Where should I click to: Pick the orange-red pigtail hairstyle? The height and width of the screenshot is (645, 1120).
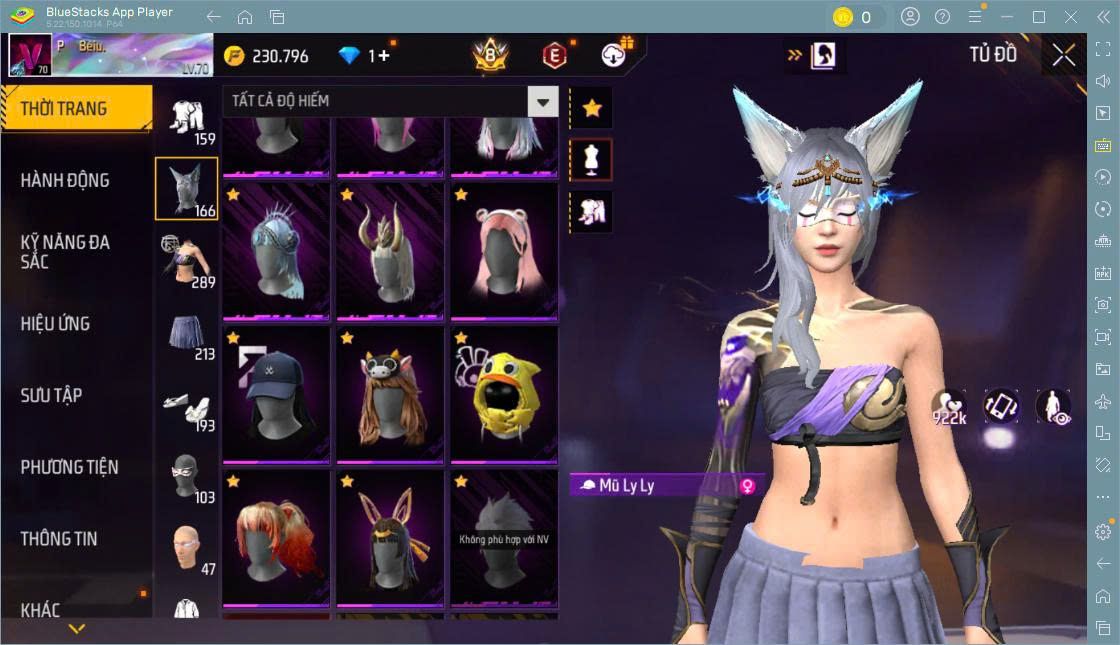pyautogui.click(x=276, y=537)
